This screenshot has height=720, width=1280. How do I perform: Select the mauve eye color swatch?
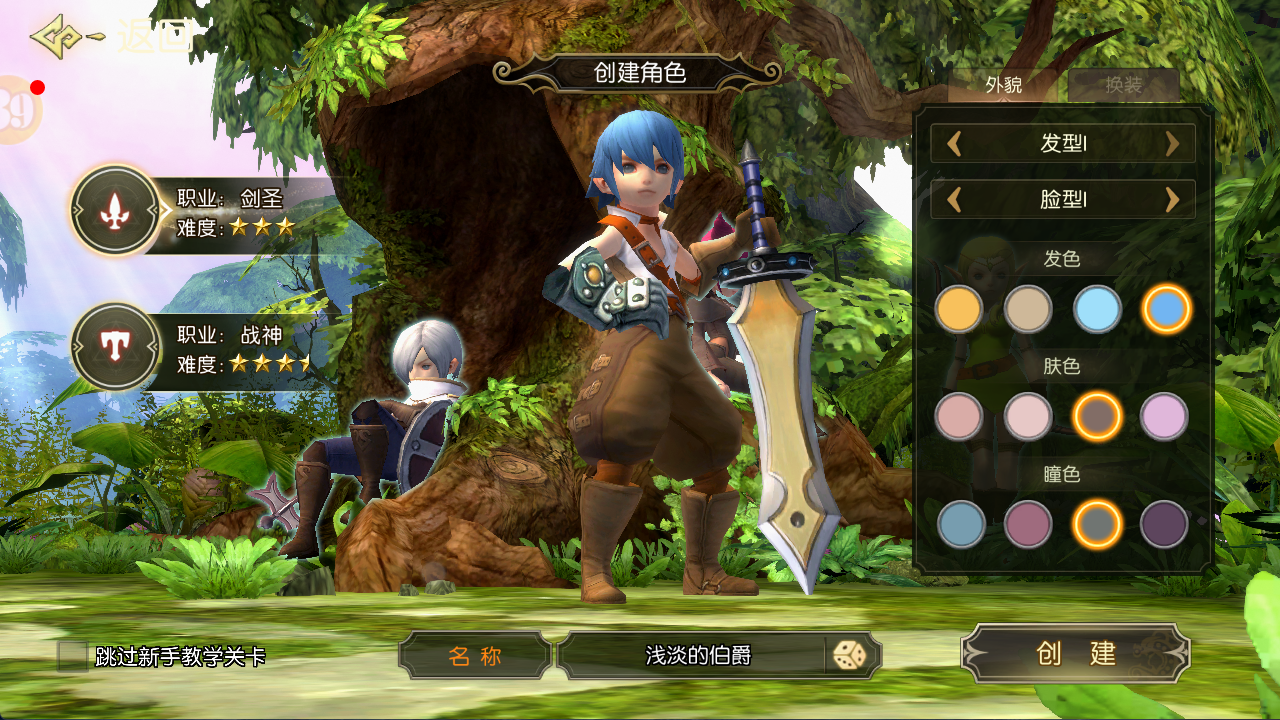(x=1028, y=524)
